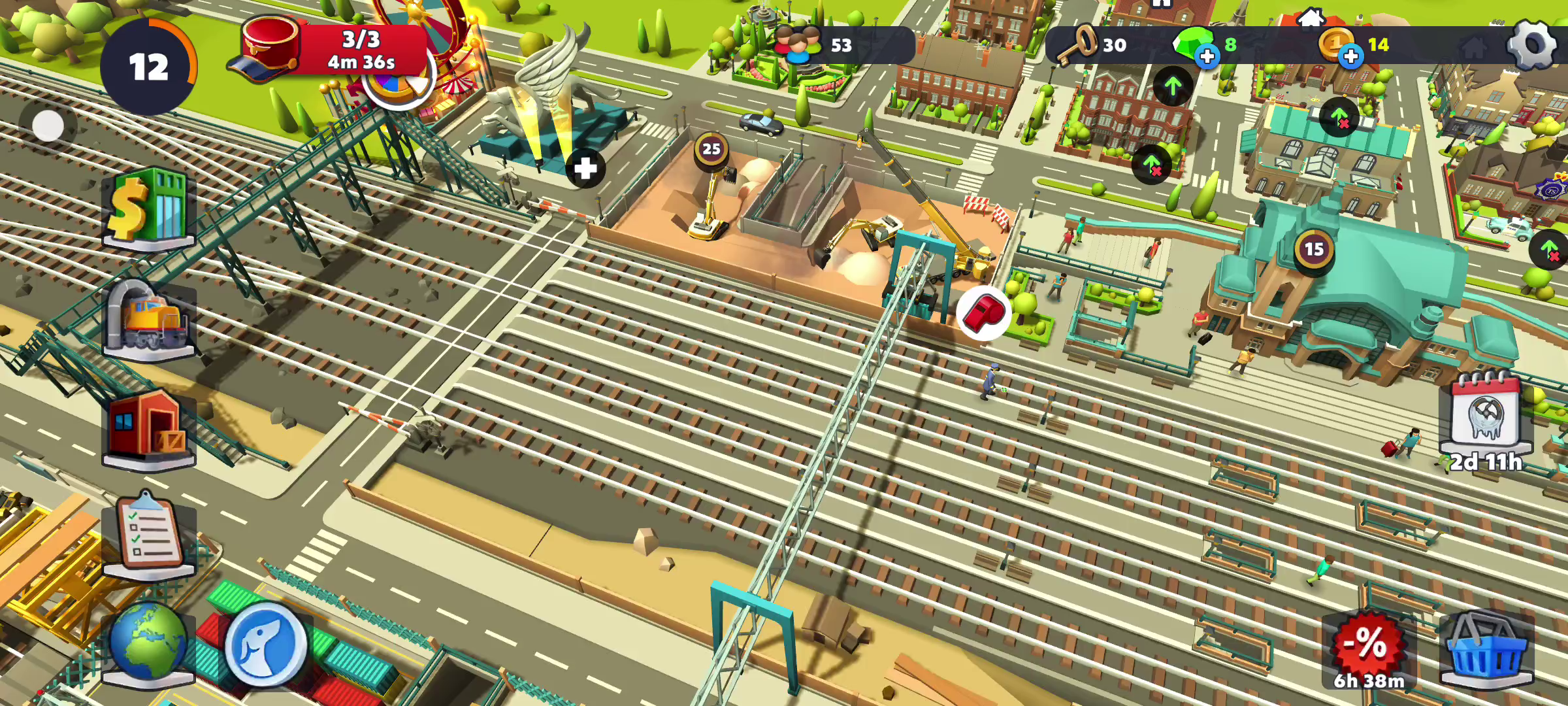Viewport: 1568px width, 706px height.
Task: Tap the blue bird social button
Action: (x=265, y=643)
